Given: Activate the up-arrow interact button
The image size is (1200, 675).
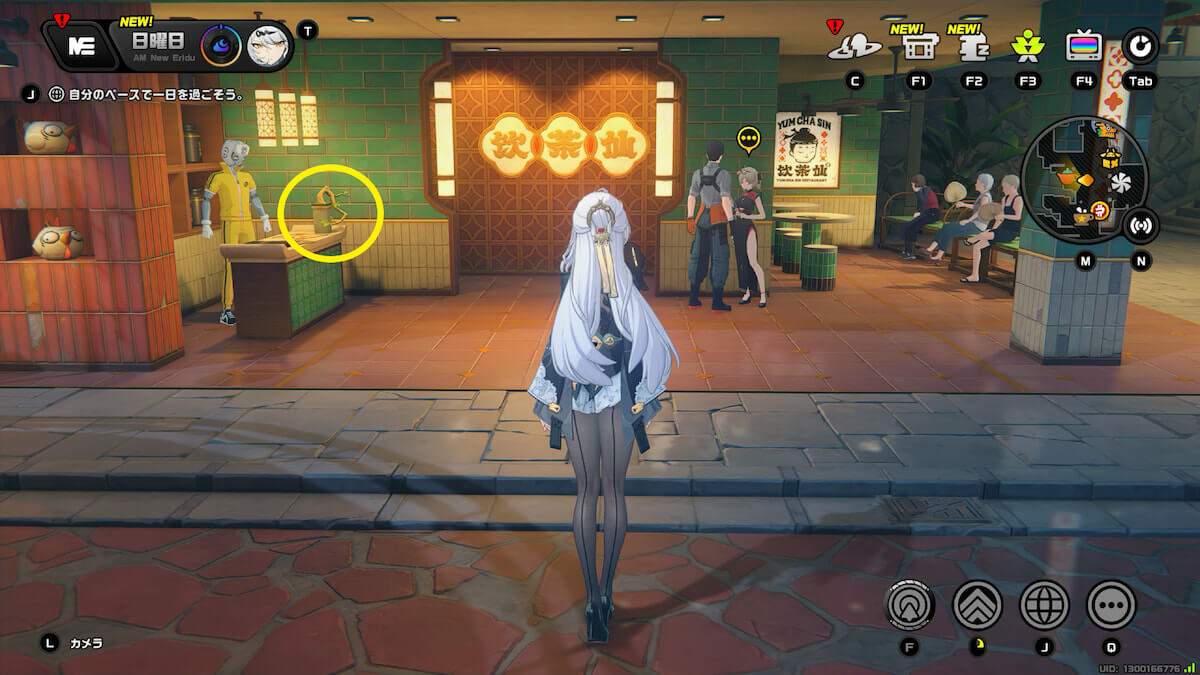Looking at the screenshot, I should [x=910, y=604].
